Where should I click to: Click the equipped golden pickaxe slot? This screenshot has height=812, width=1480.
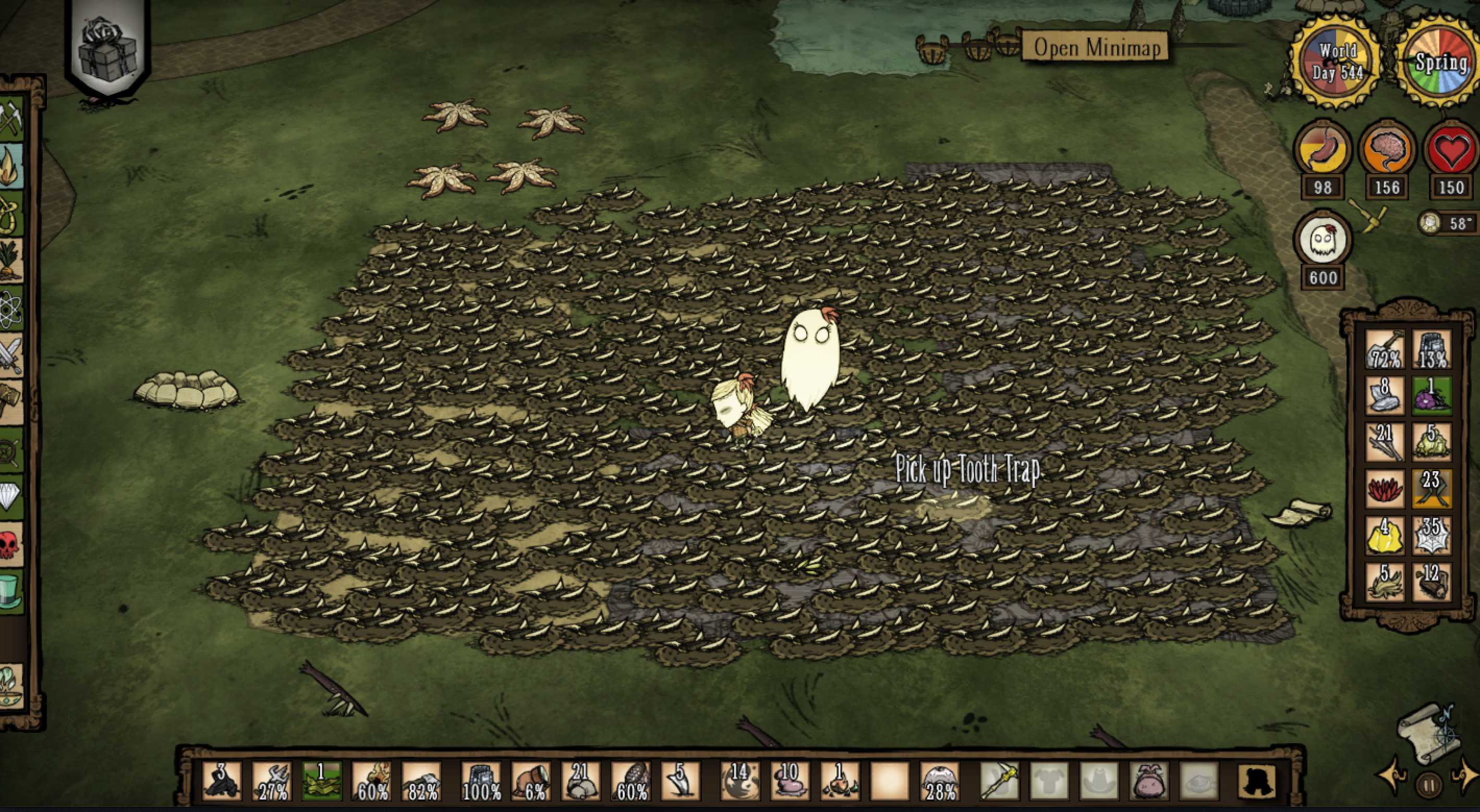click(x=1000, y=781)
